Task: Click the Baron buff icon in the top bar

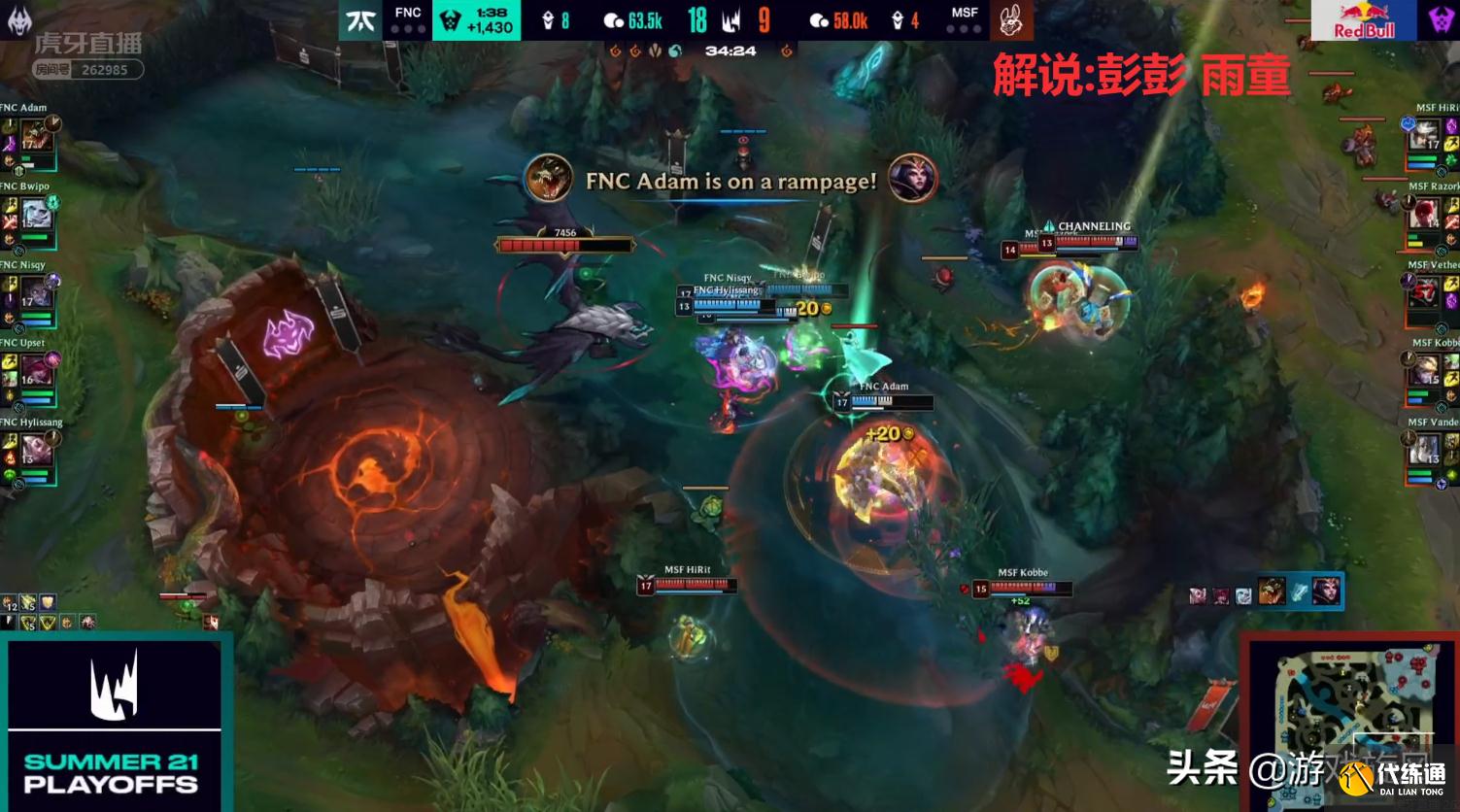Action: coord(448,19)
